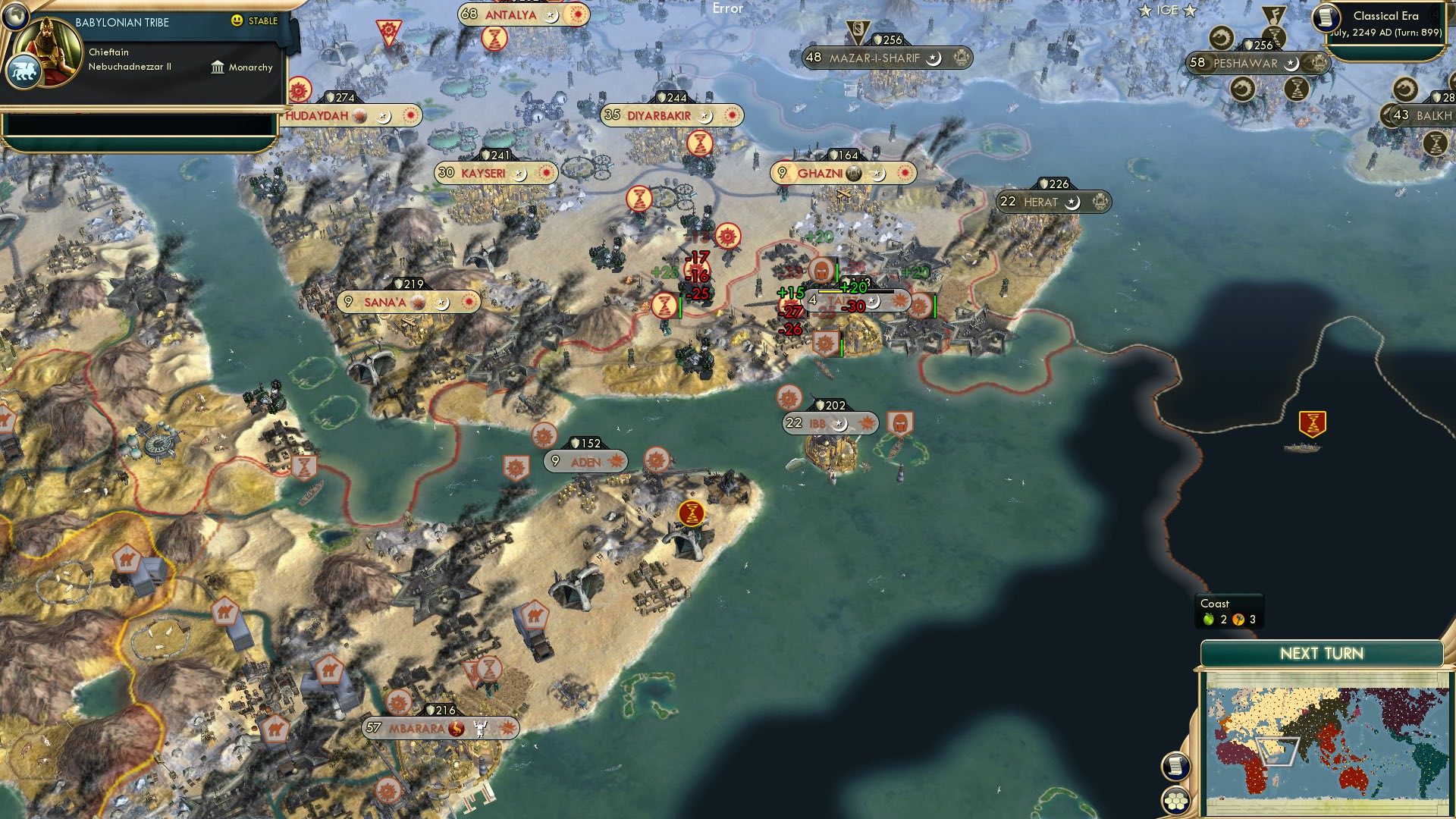Image resolution: width=1456 pixels, height=819 pixels.
Task: Click Mazar-I-Sharif's production icon on its banner
Action: pyautogui.click(x=961, y=55)
